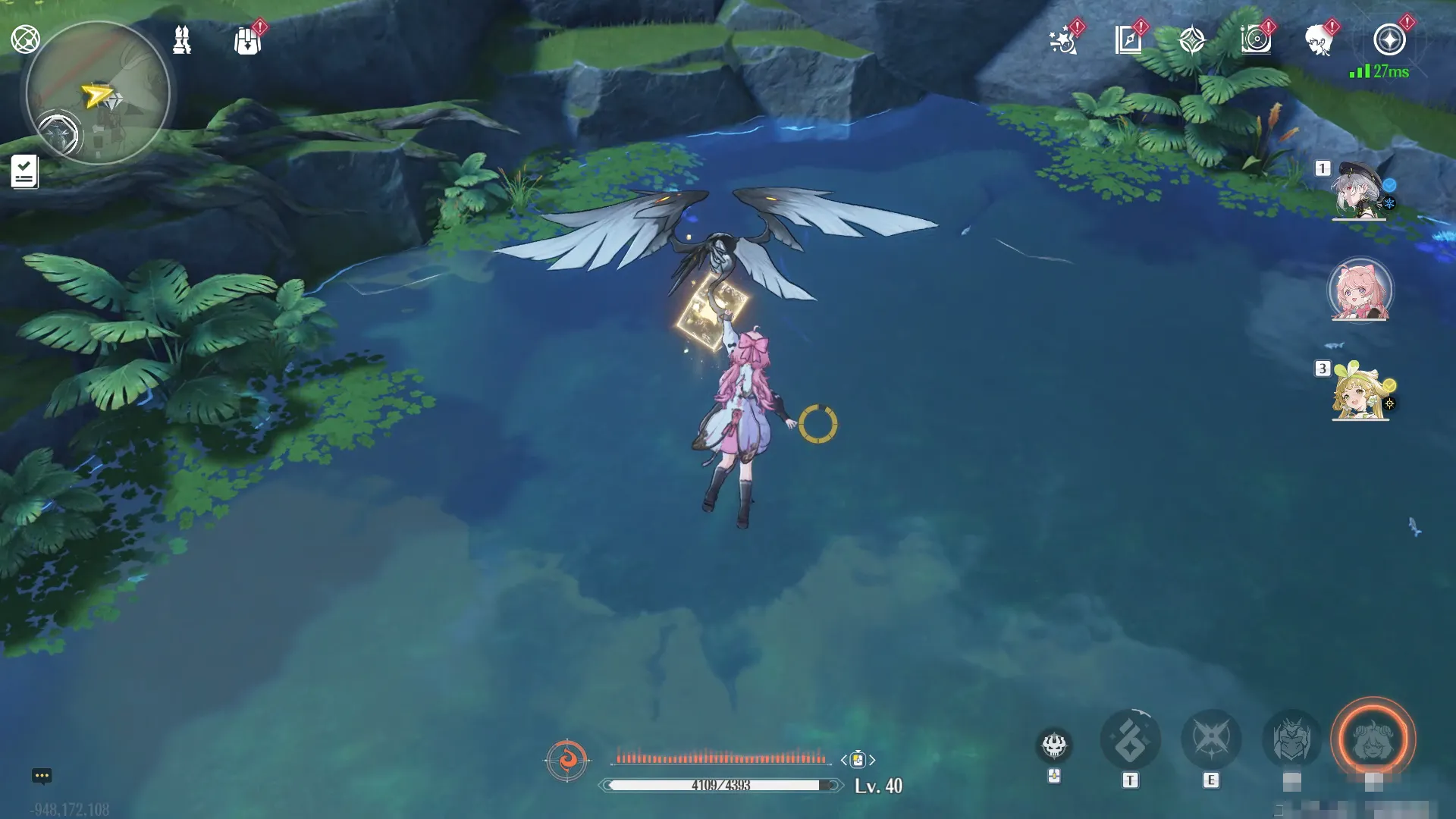Screen dimensions: 1456x819
Task: Open the backpack inventory
Action: pyautogui.click(x=248, y=41)
